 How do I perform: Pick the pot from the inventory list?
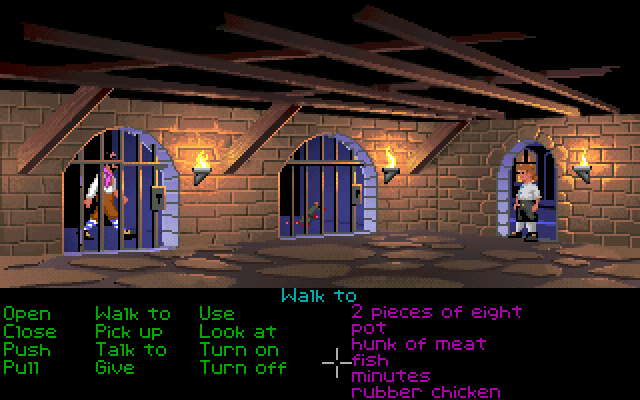click(368, 328)
